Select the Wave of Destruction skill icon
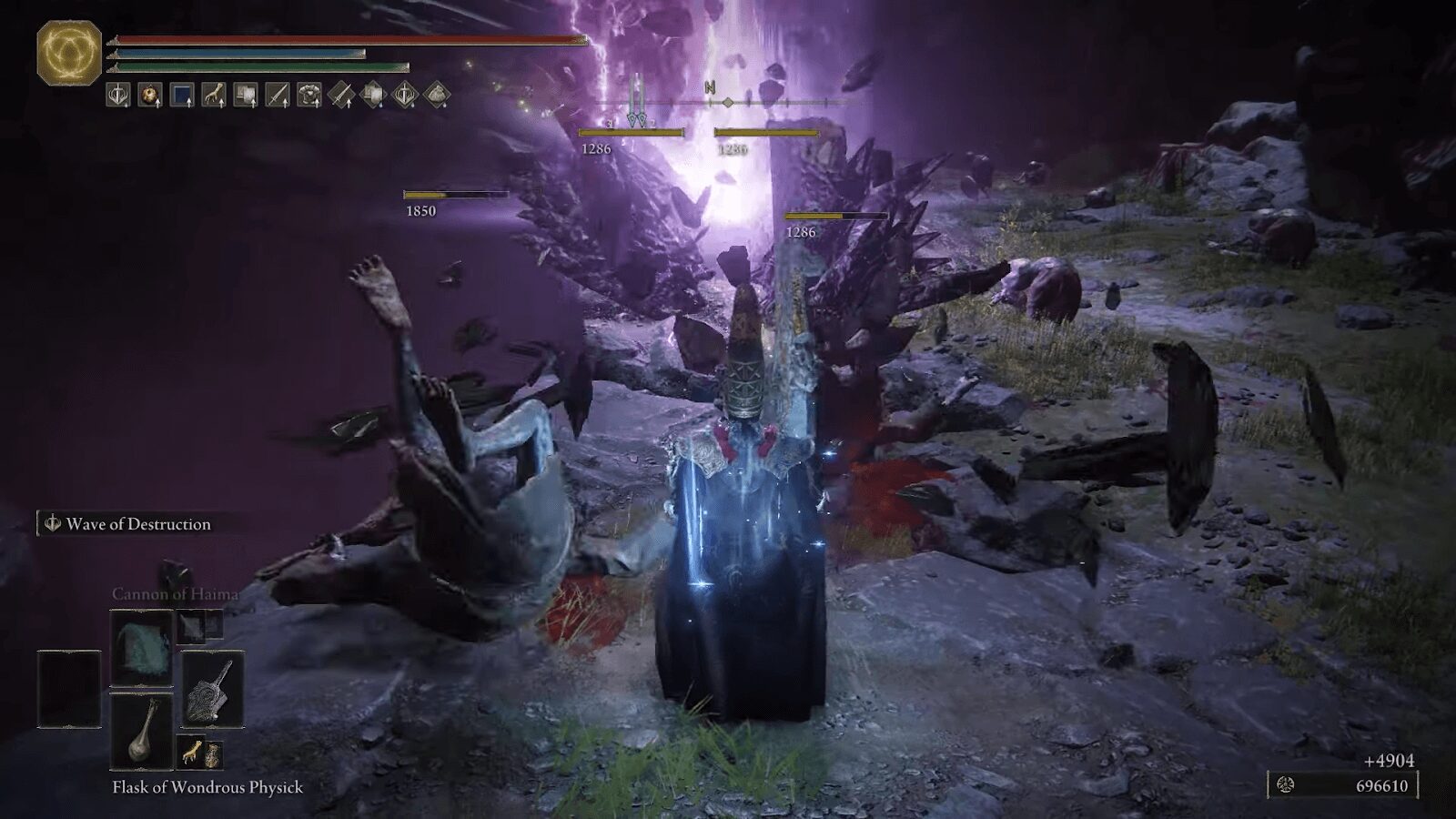1456x819 pixels. click(x=53, y=524)
